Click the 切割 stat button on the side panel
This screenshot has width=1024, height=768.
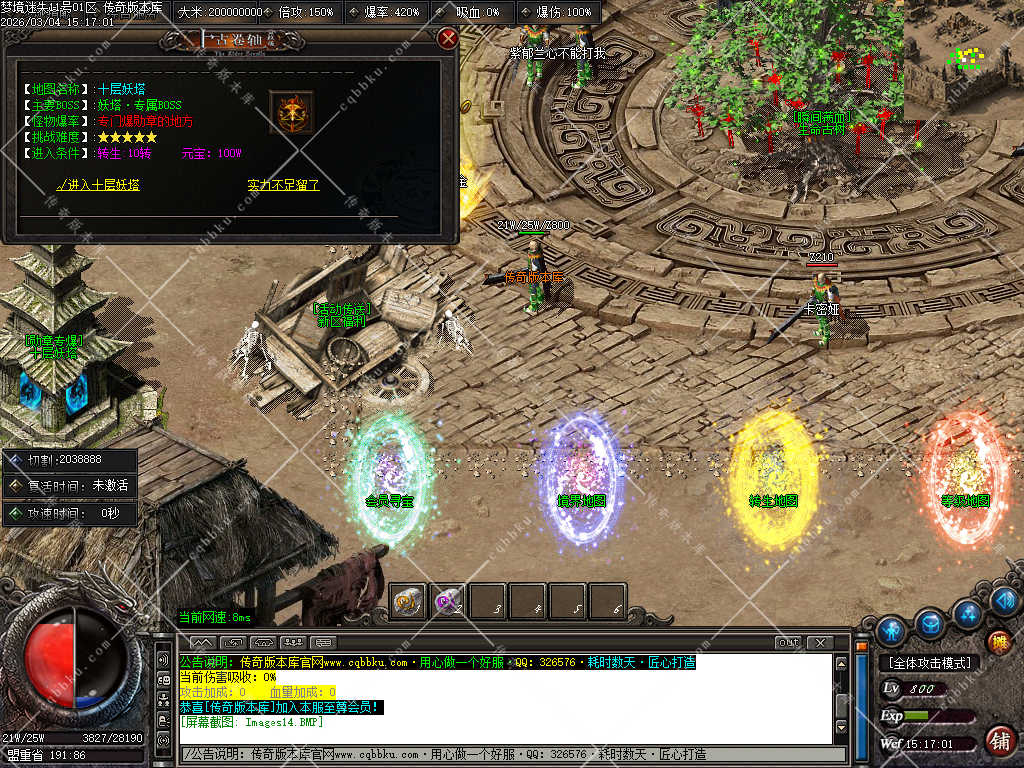70,461
